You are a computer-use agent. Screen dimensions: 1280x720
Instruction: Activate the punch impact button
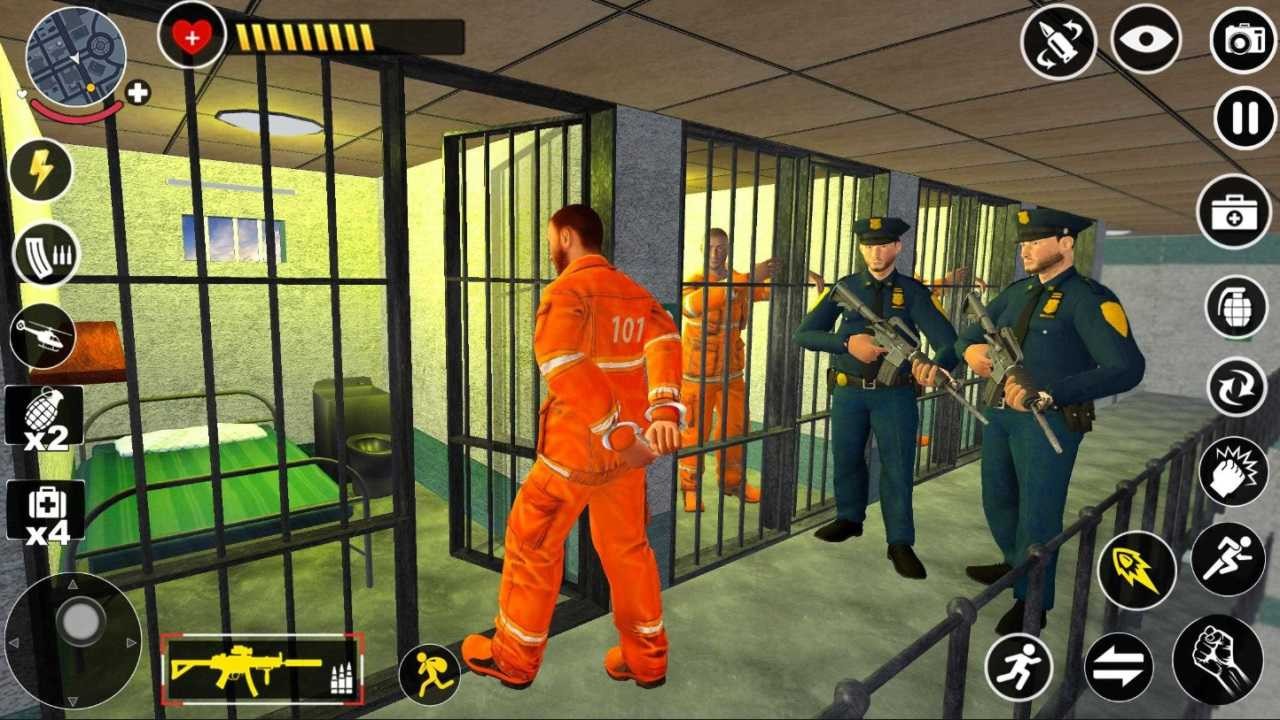(1232, 471)
